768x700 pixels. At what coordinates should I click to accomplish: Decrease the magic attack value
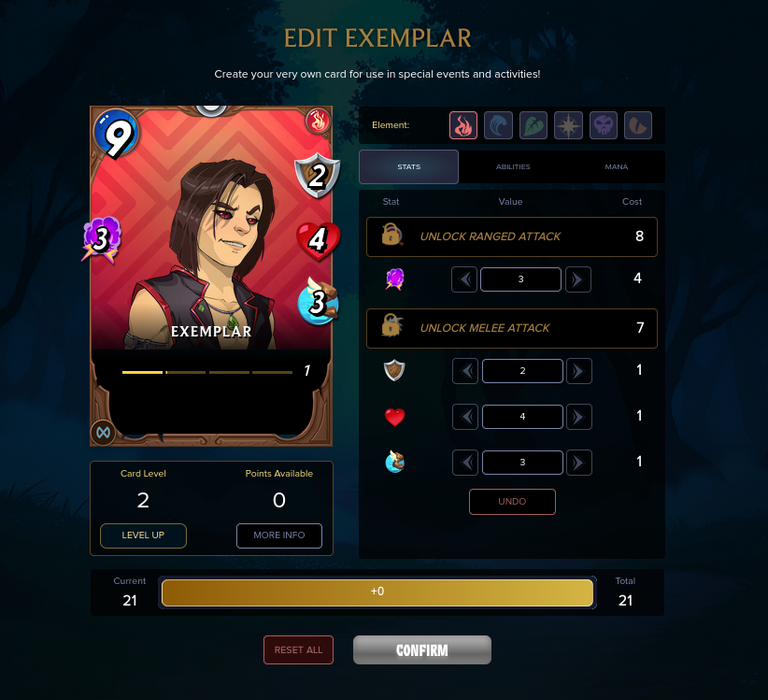464,279
